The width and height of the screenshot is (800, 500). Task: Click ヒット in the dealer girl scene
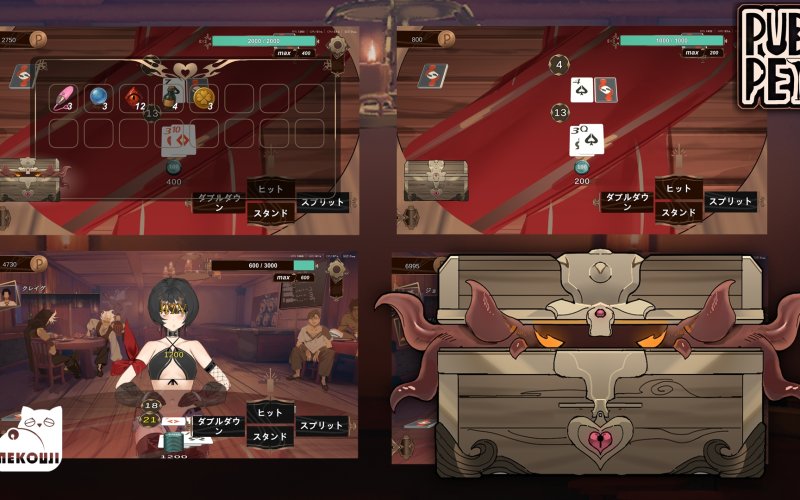tap(270, 413)
